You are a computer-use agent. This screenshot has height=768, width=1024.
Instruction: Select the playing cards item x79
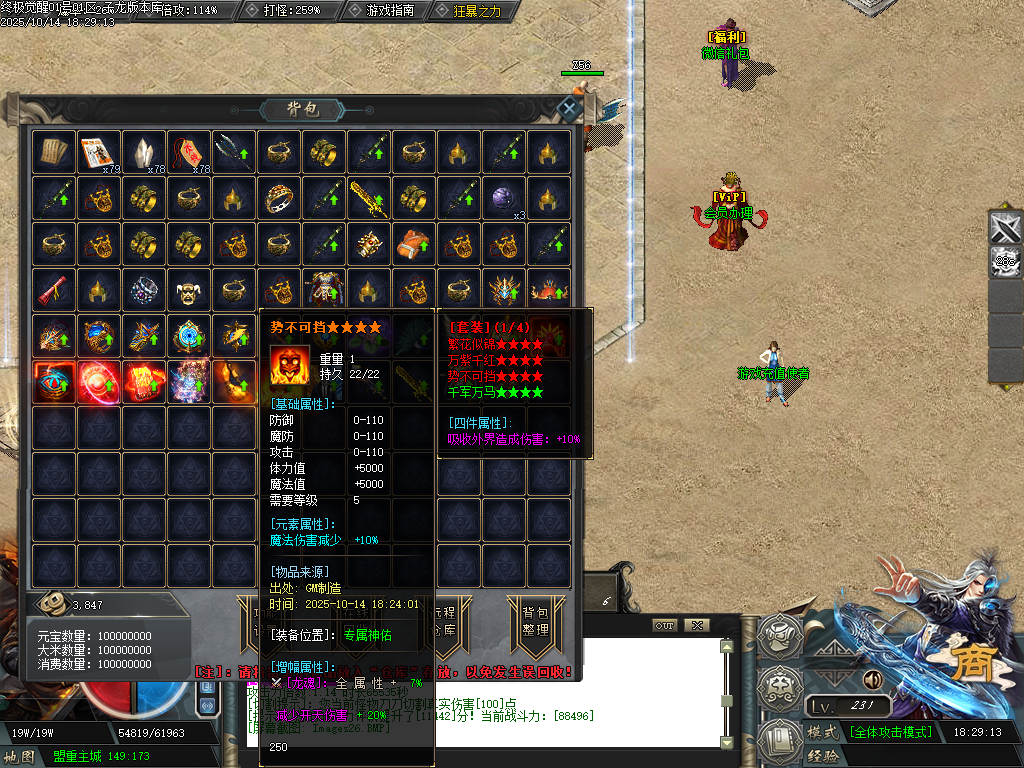(99, 152)
